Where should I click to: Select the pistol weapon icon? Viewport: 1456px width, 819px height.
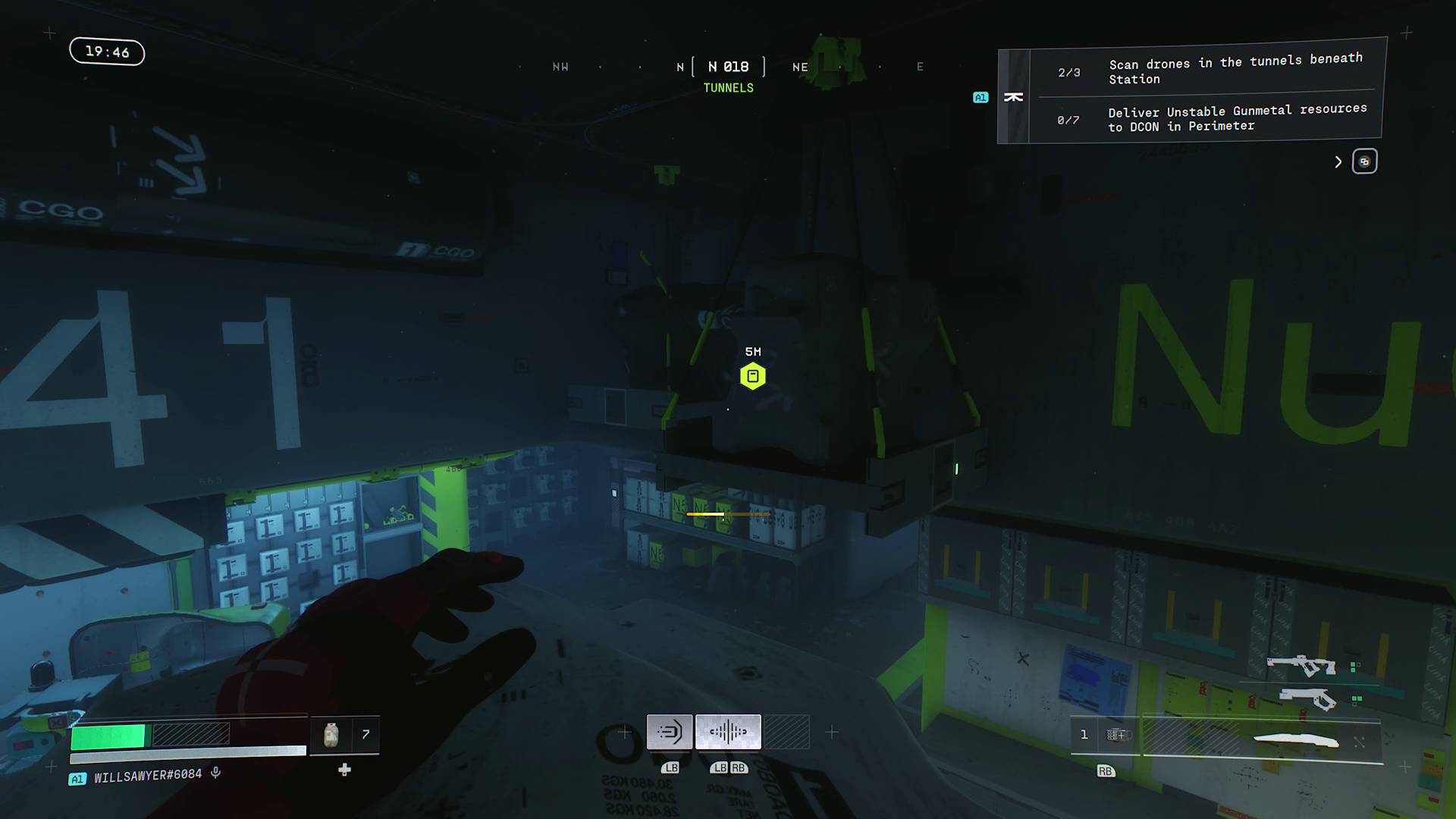click(x=1308, y=698)
